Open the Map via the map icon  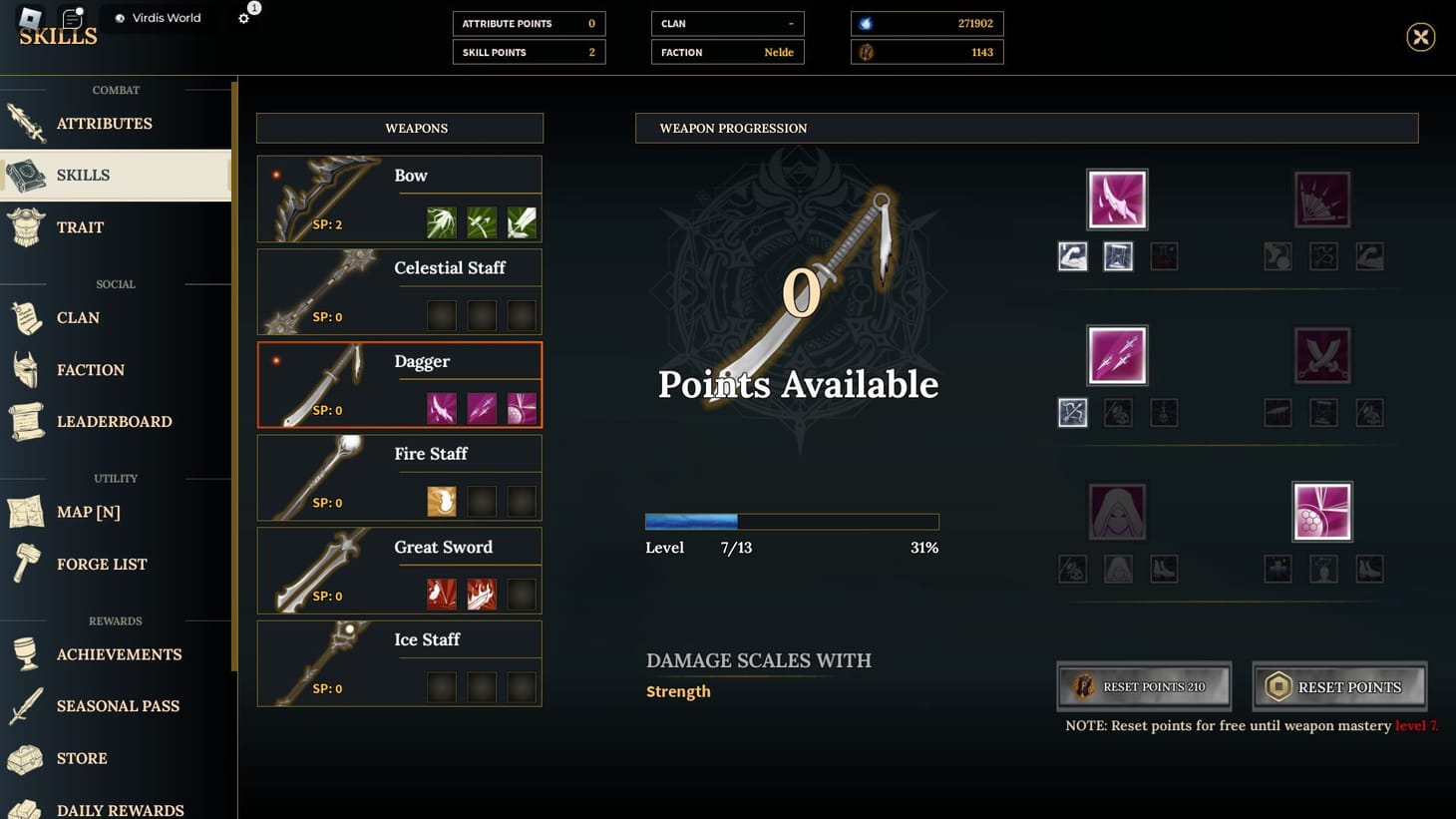click(25, 512)
